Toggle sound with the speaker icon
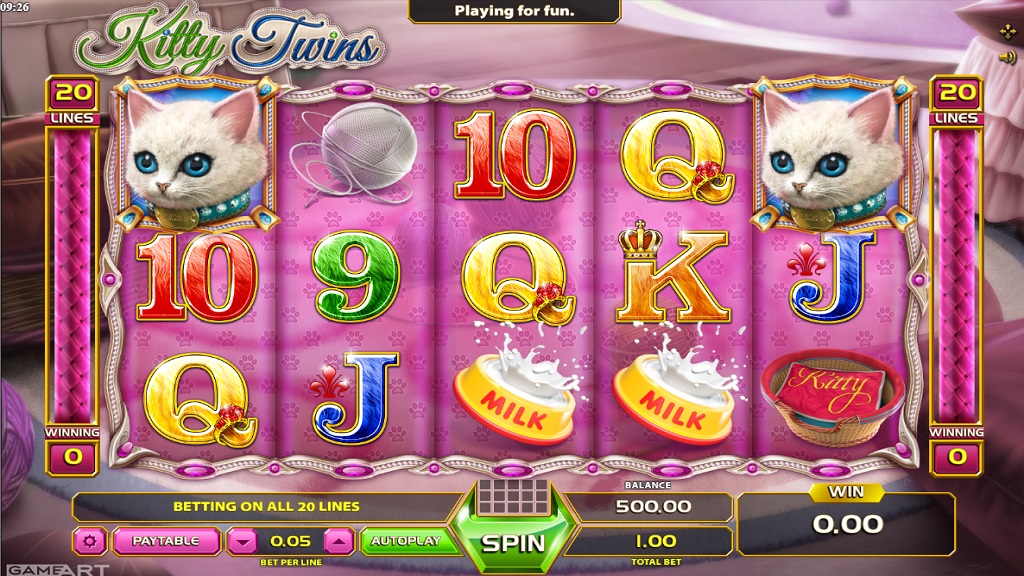This screenshot has height=576, width=1024. 1007,57
